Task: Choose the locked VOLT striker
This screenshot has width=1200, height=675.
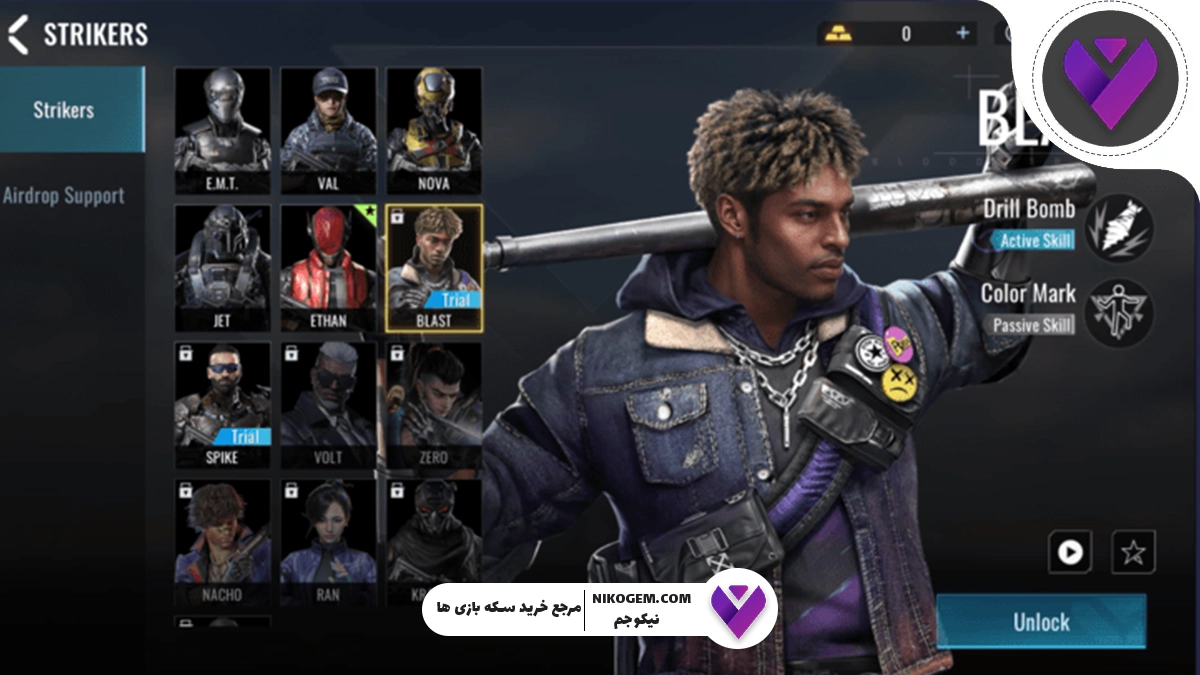Action: [328, 405]
